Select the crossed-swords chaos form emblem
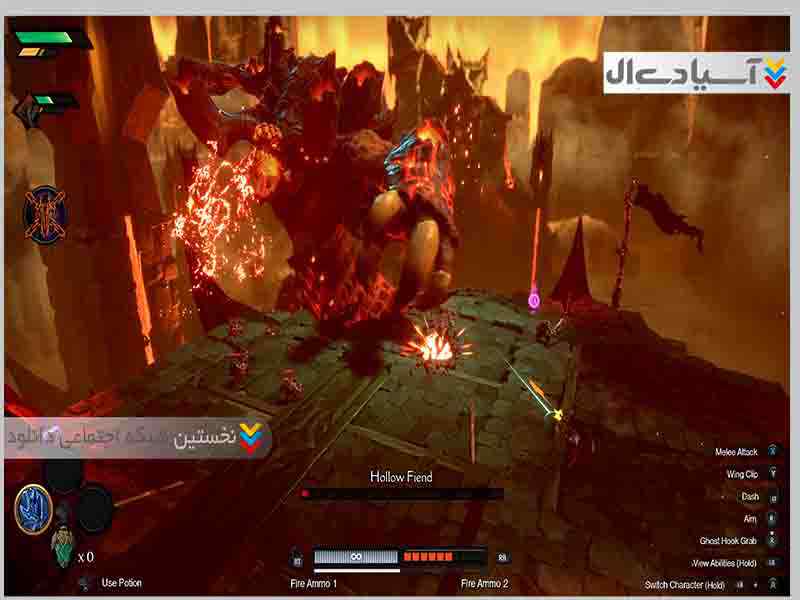This screenshot has width=800, height=600. click(x=45, y=212)
